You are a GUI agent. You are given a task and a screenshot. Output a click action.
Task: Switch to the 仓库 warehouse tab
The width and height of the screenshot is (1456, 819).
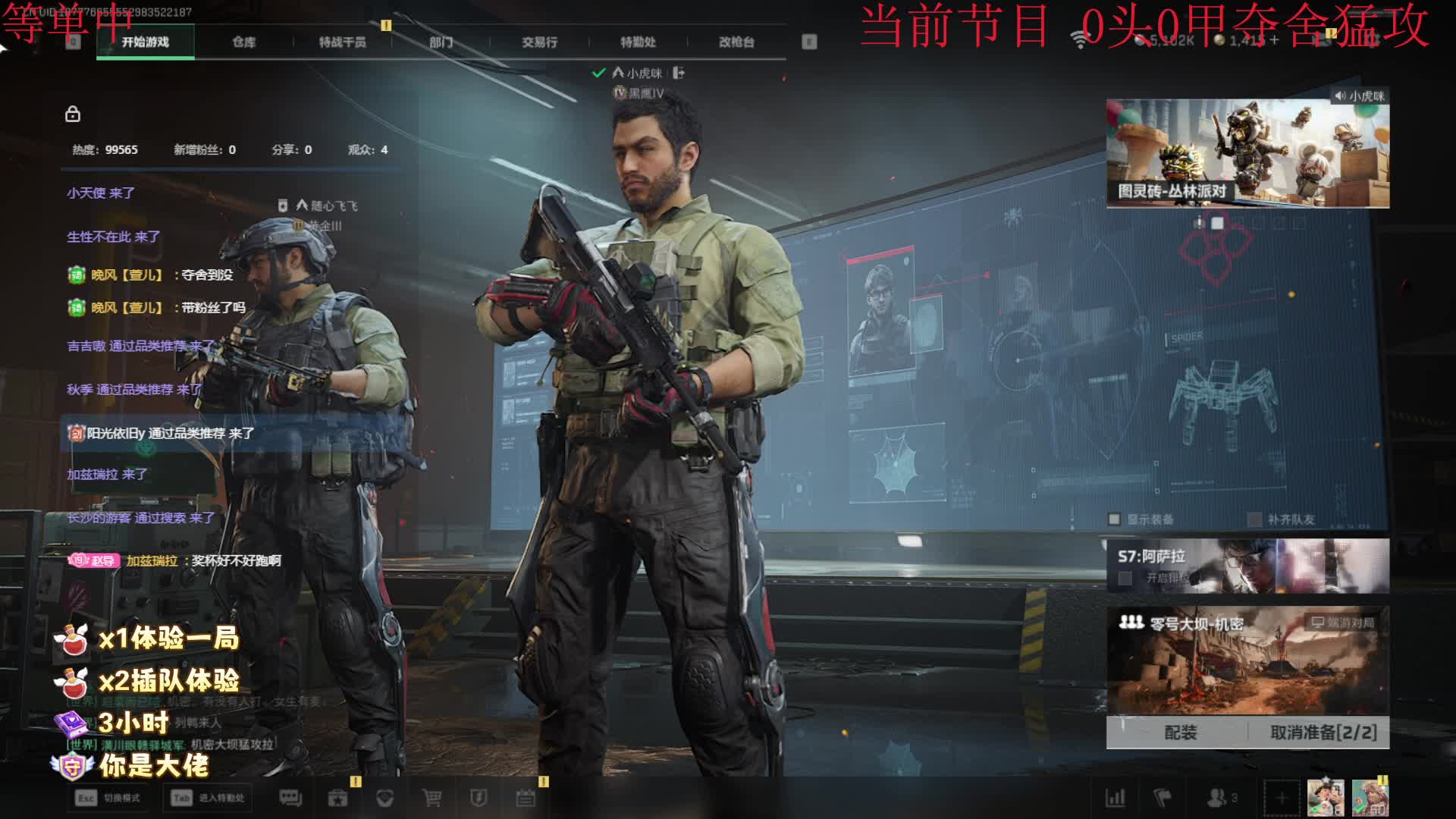point(243,42)
